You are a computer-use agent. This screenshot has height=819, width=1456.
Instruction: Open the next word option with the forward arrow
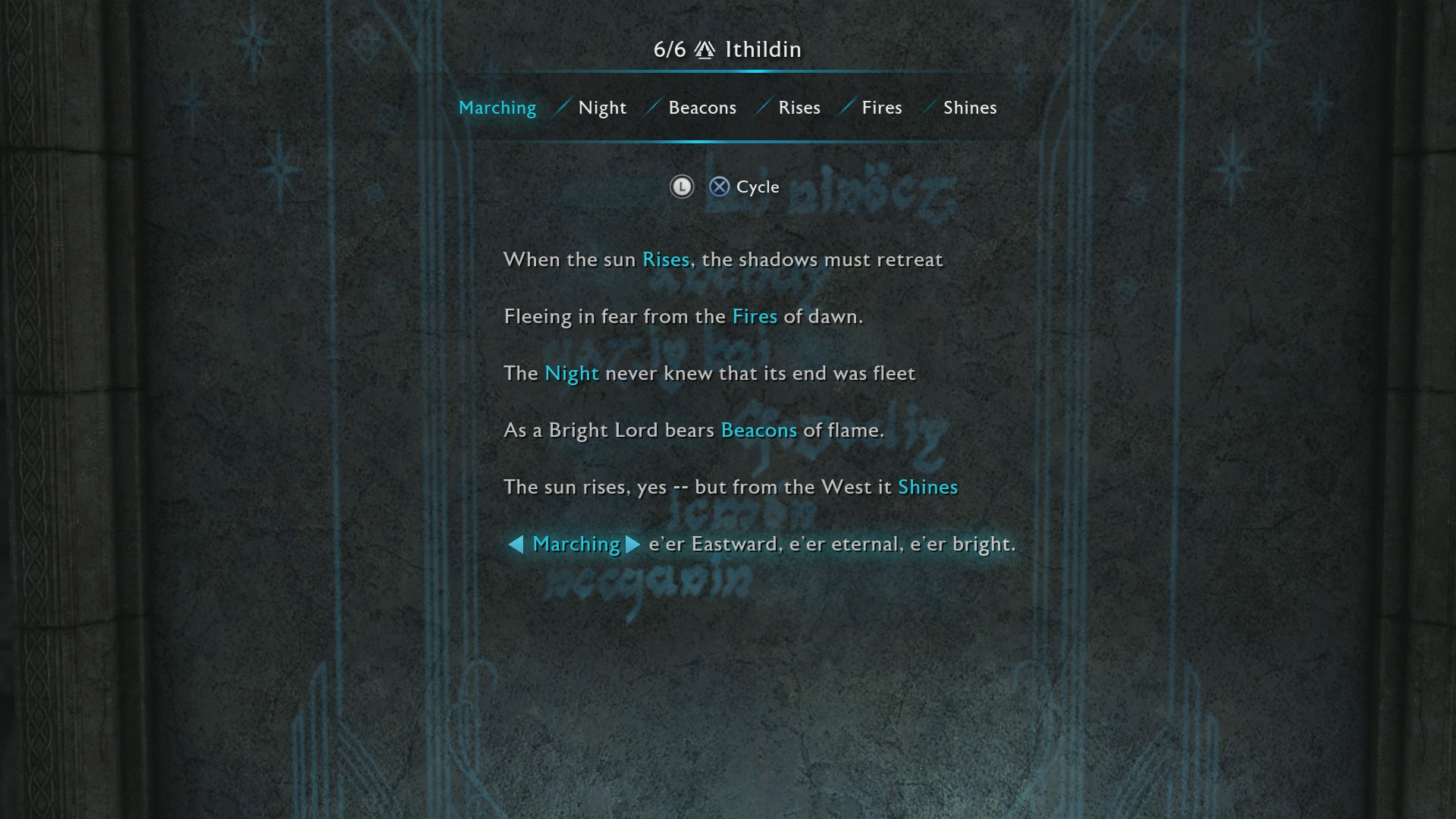[x=632, y=544]
